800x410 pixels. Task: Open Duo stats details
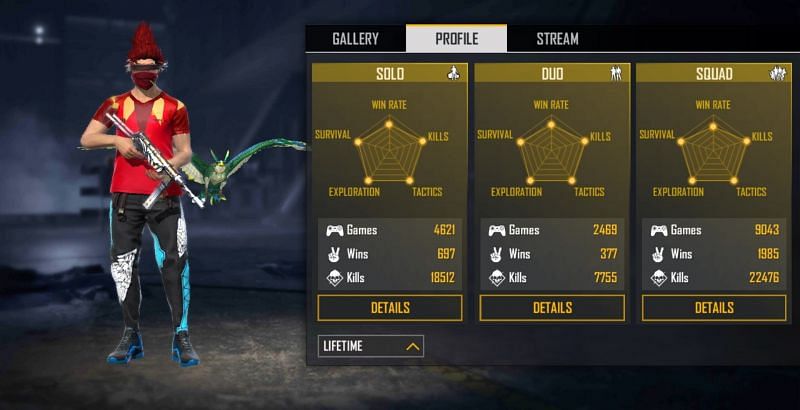(x=552, y=308)
